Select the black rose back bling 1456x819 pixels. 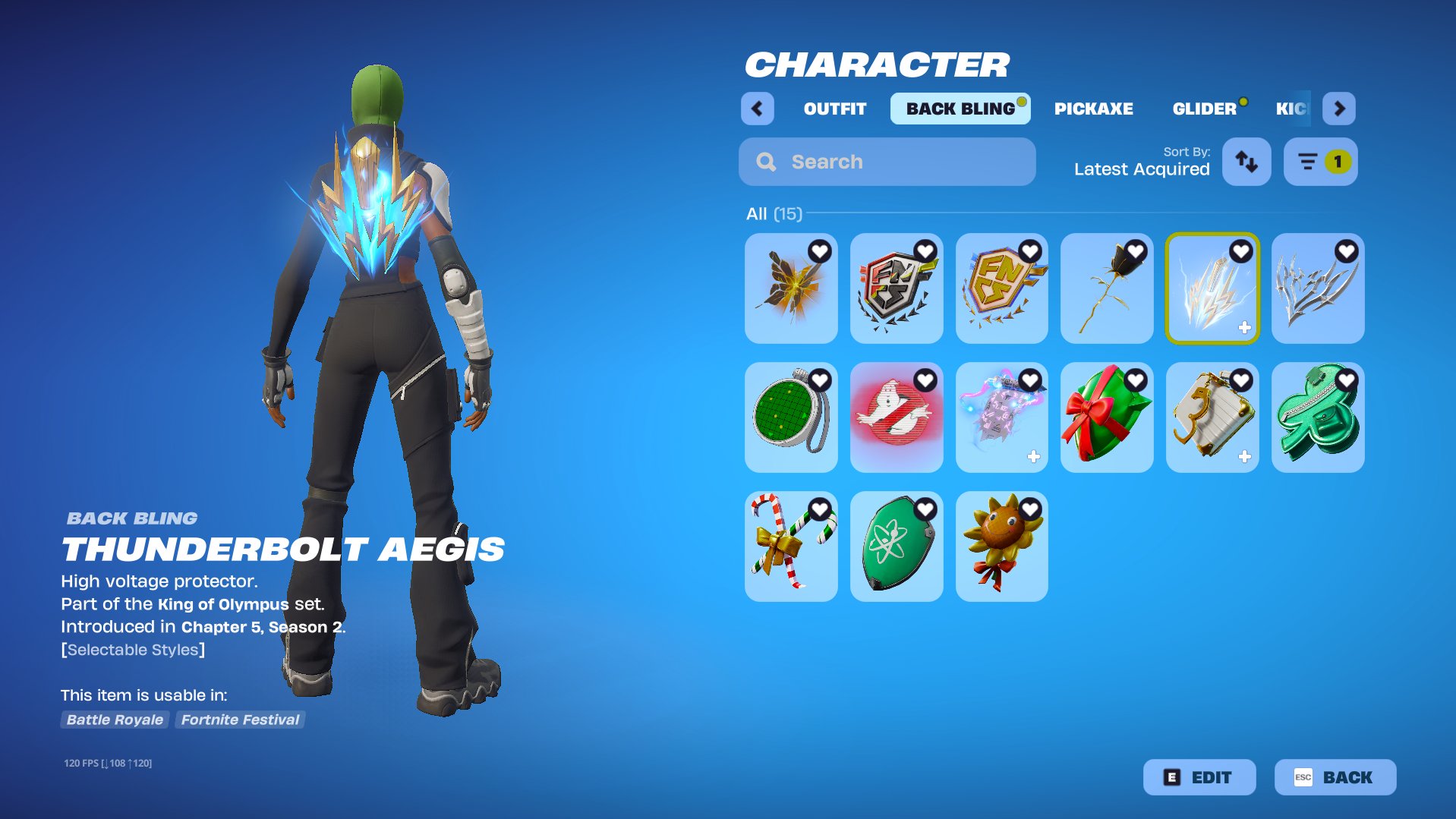tap(1107, 288)
